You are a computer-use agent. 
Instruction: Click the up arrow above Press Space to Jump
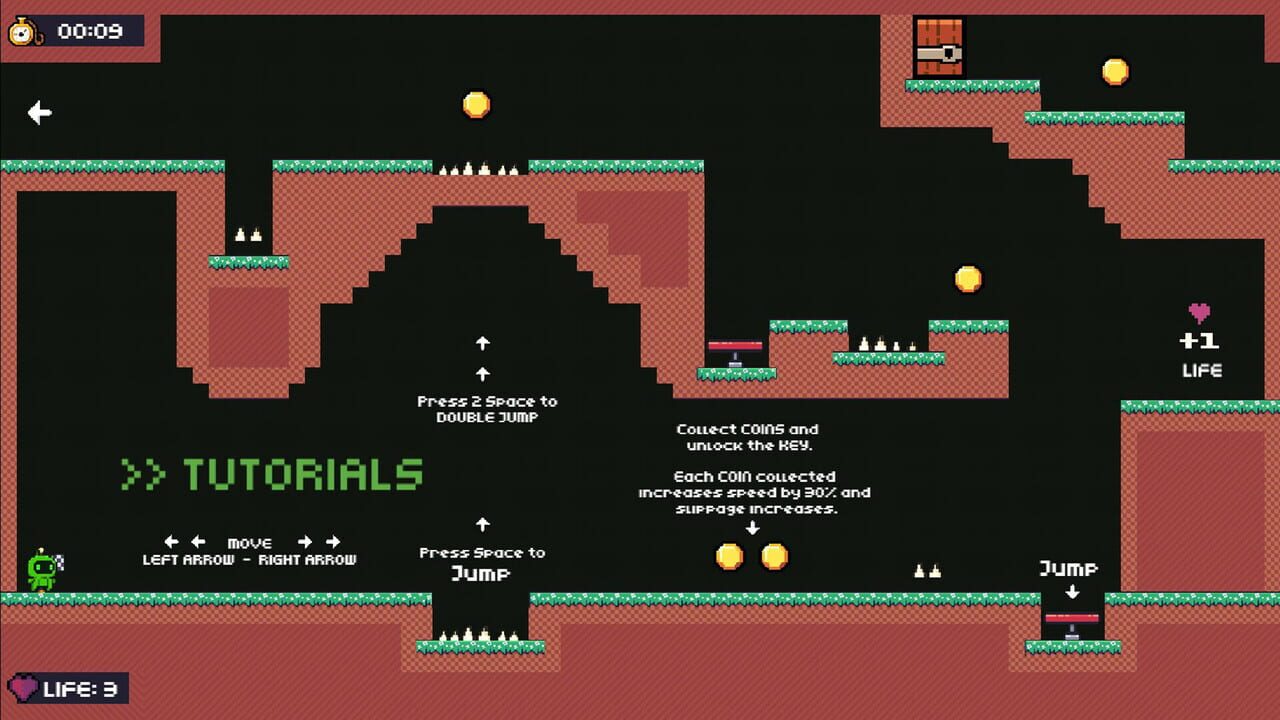click(x=484, y=522)
